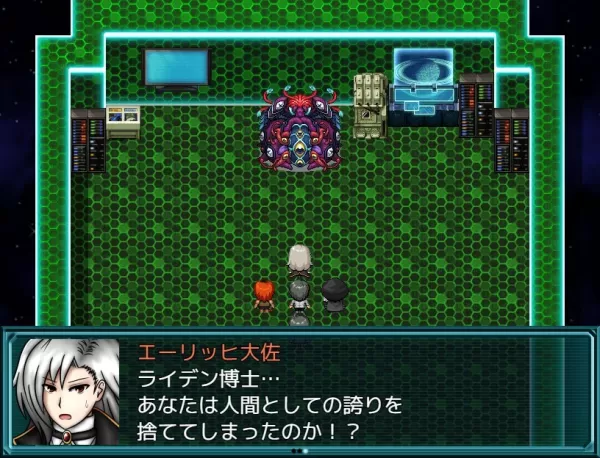
Task: Click the dialogue continue dots indicator
Action: (x=299, y=451)
